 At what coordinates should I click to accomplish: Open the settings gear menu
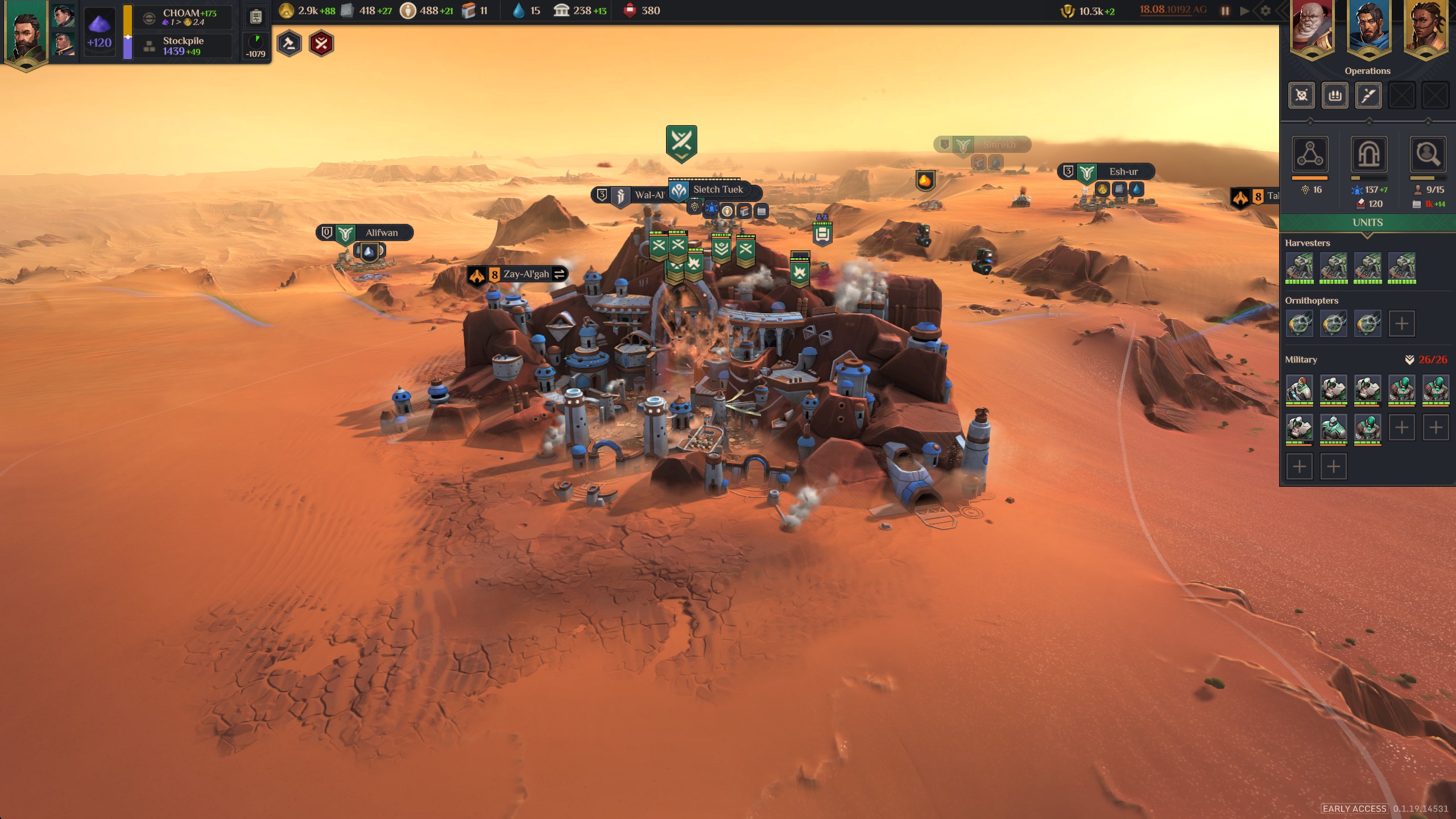click(1265, 11)
